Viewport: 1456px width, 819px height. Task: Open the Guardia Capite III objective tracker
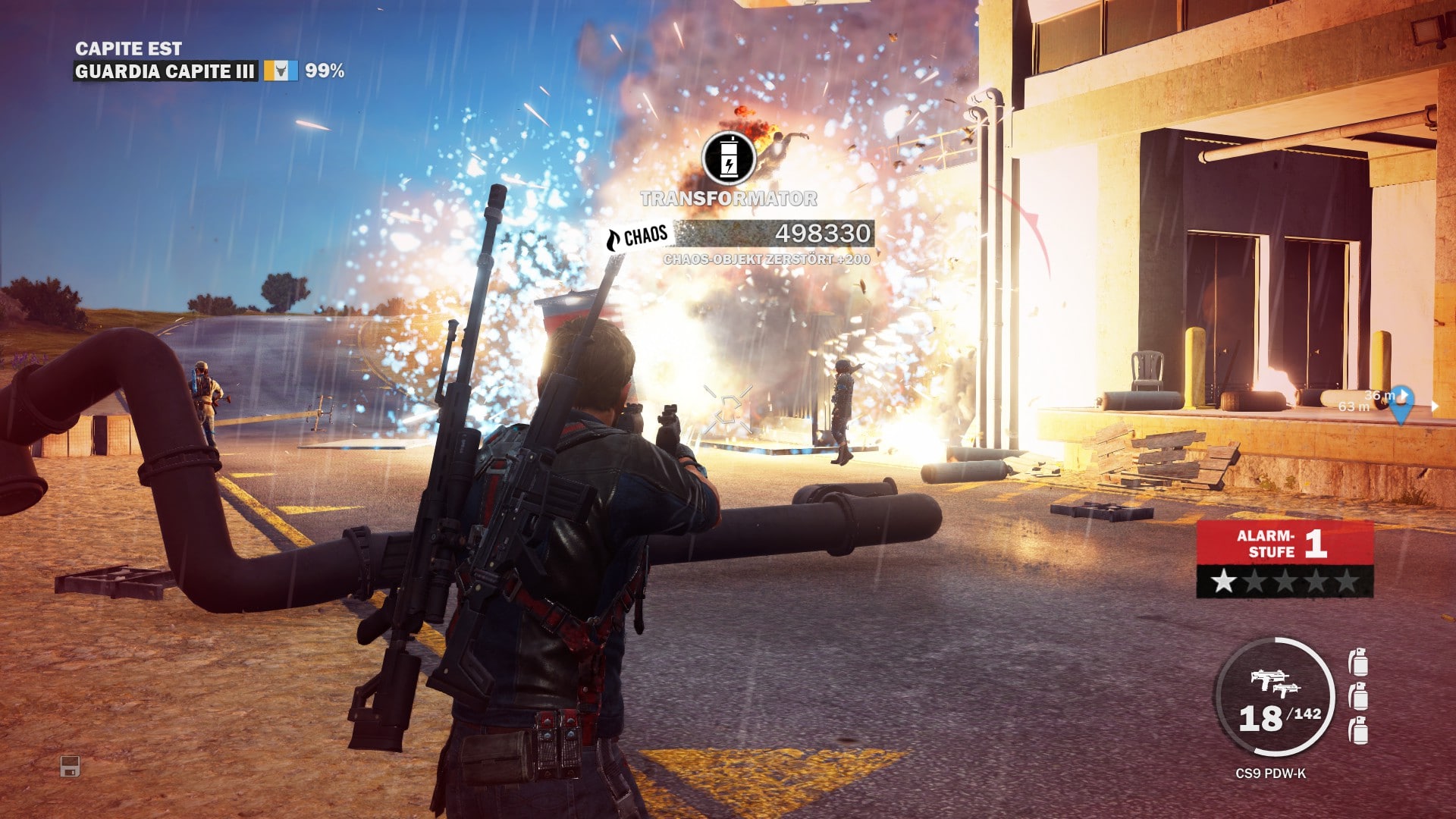tap(165, 71)
